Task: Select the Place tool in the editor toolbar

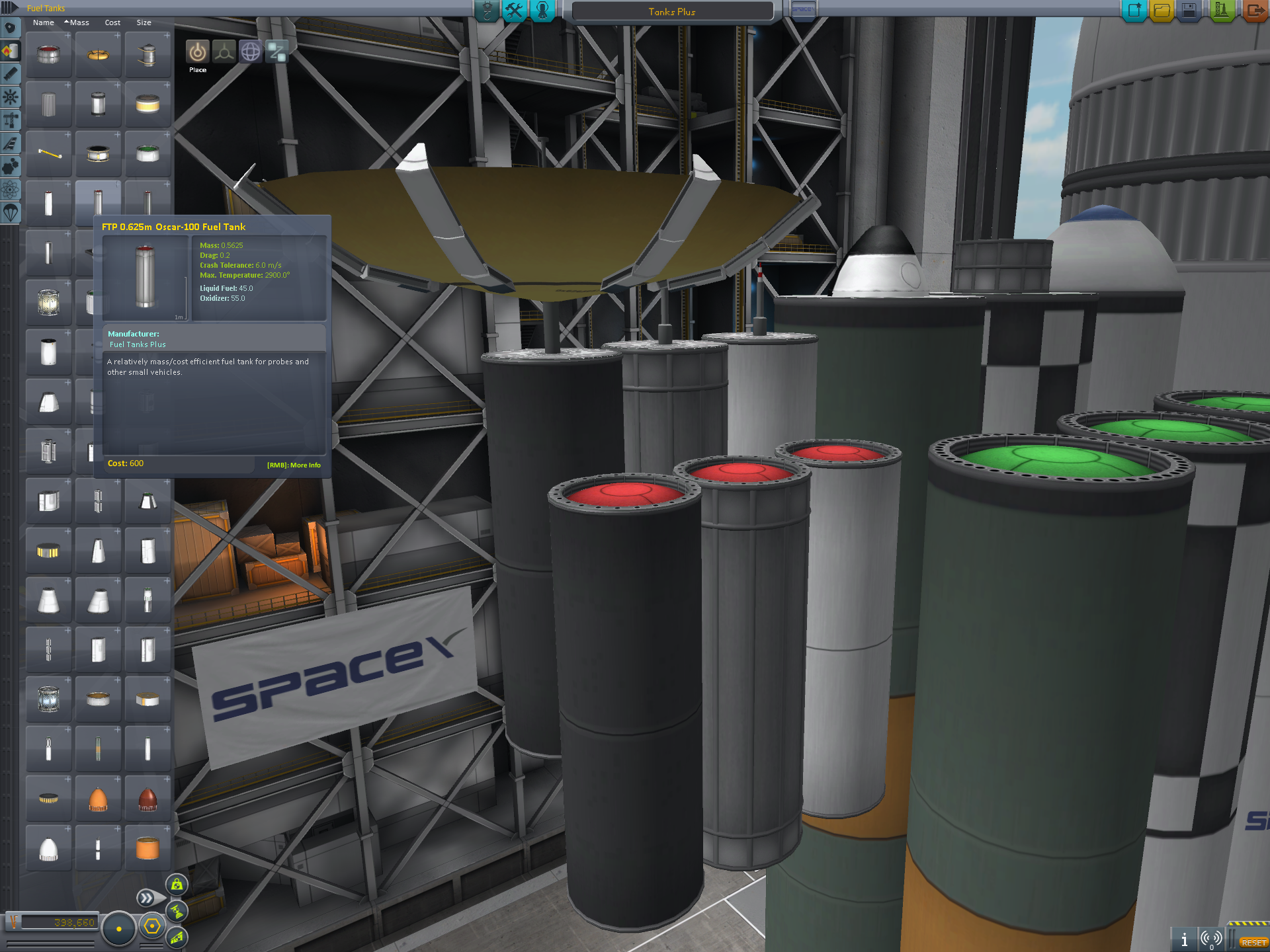Action: tap(197, 52)
